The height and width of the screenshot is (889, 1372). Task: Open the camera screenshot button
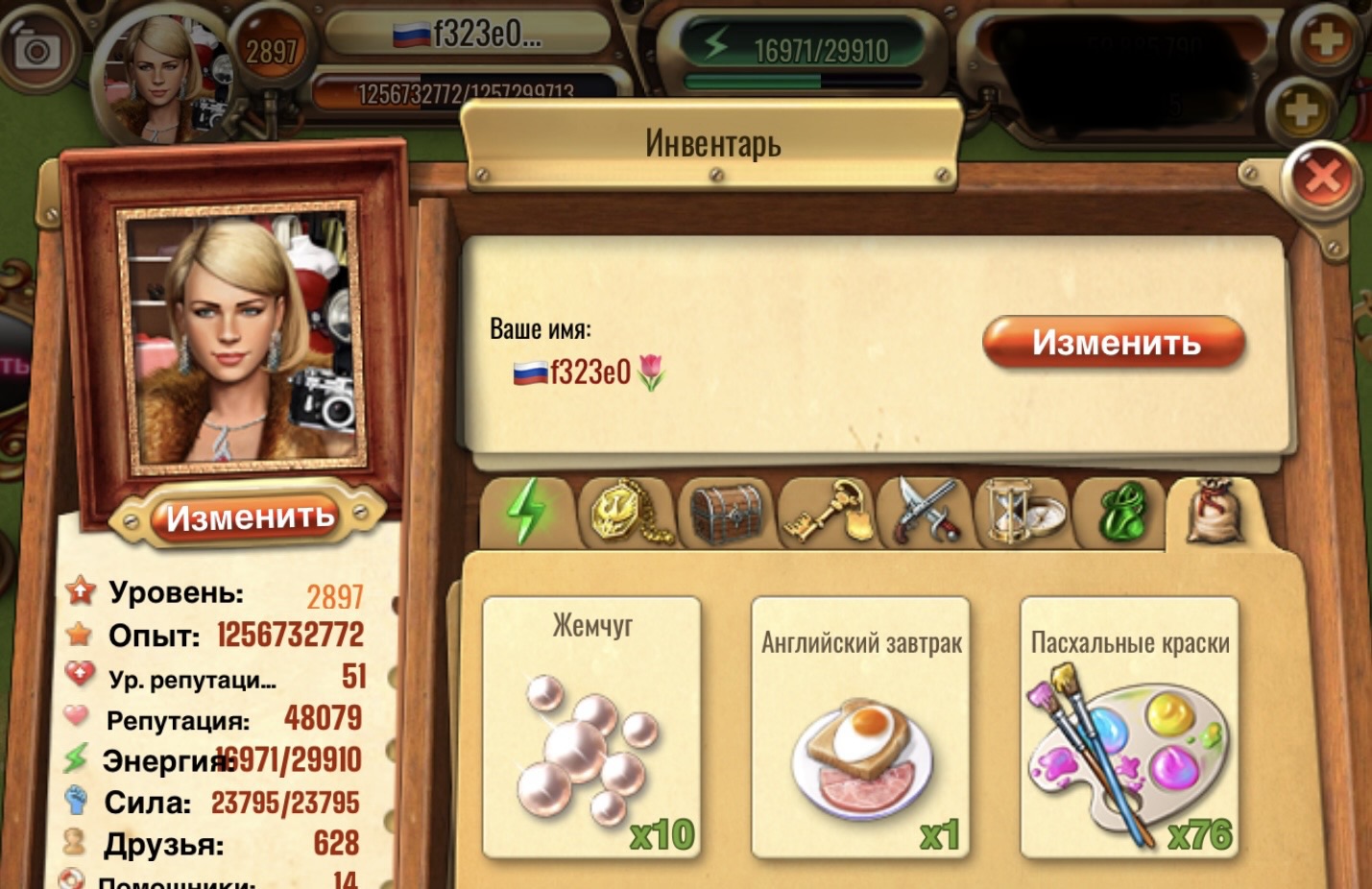click(x=36, y=50)
